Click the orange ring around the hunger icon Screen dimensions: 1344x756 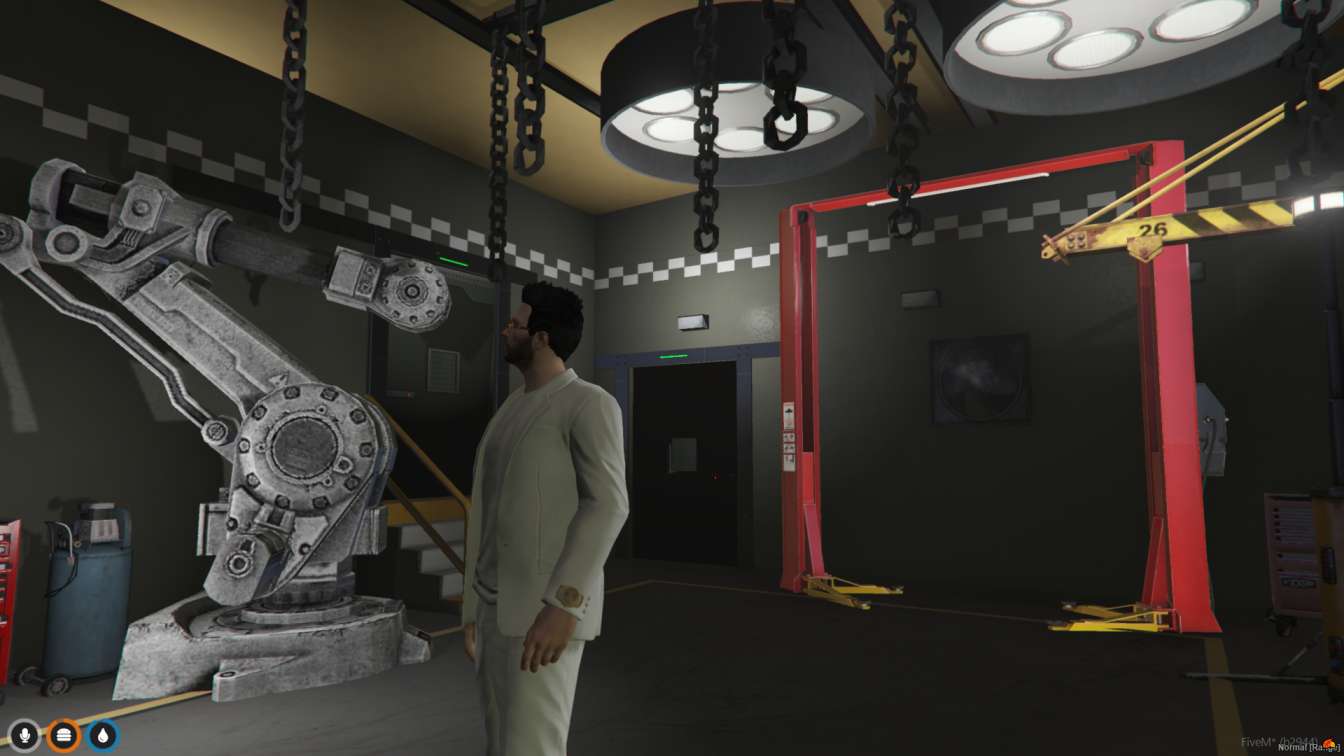[x=64, y=718]
